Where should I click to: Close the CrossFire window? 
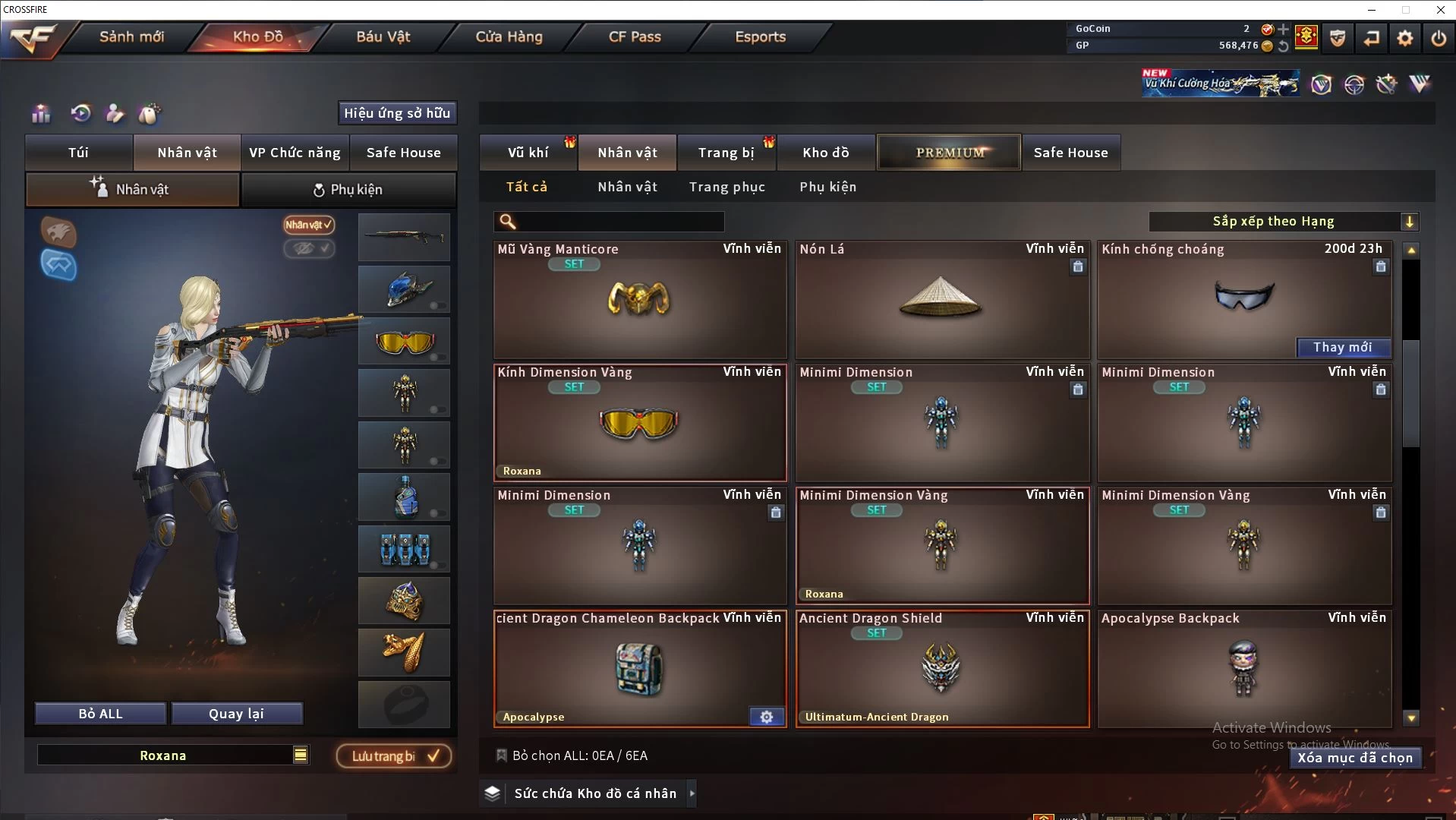1440,10
